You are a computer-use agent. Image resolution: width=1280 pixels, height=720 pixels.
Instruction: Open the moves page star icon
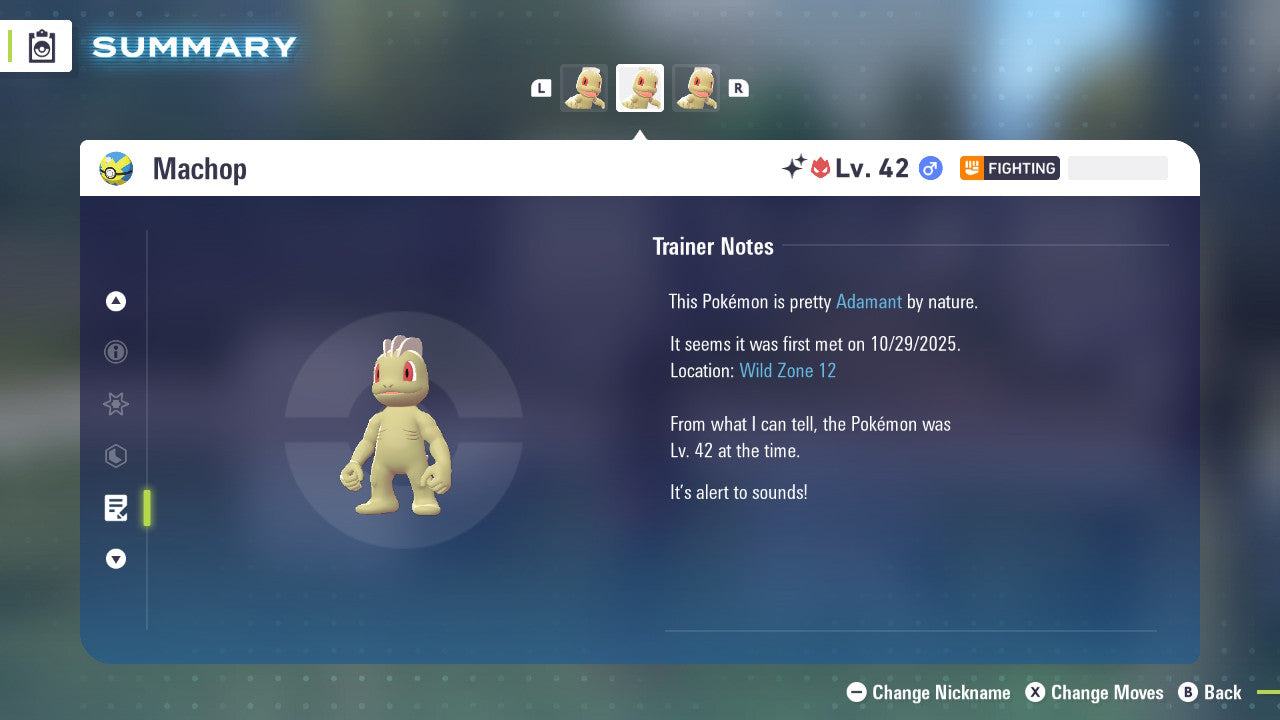click(116, 404)
